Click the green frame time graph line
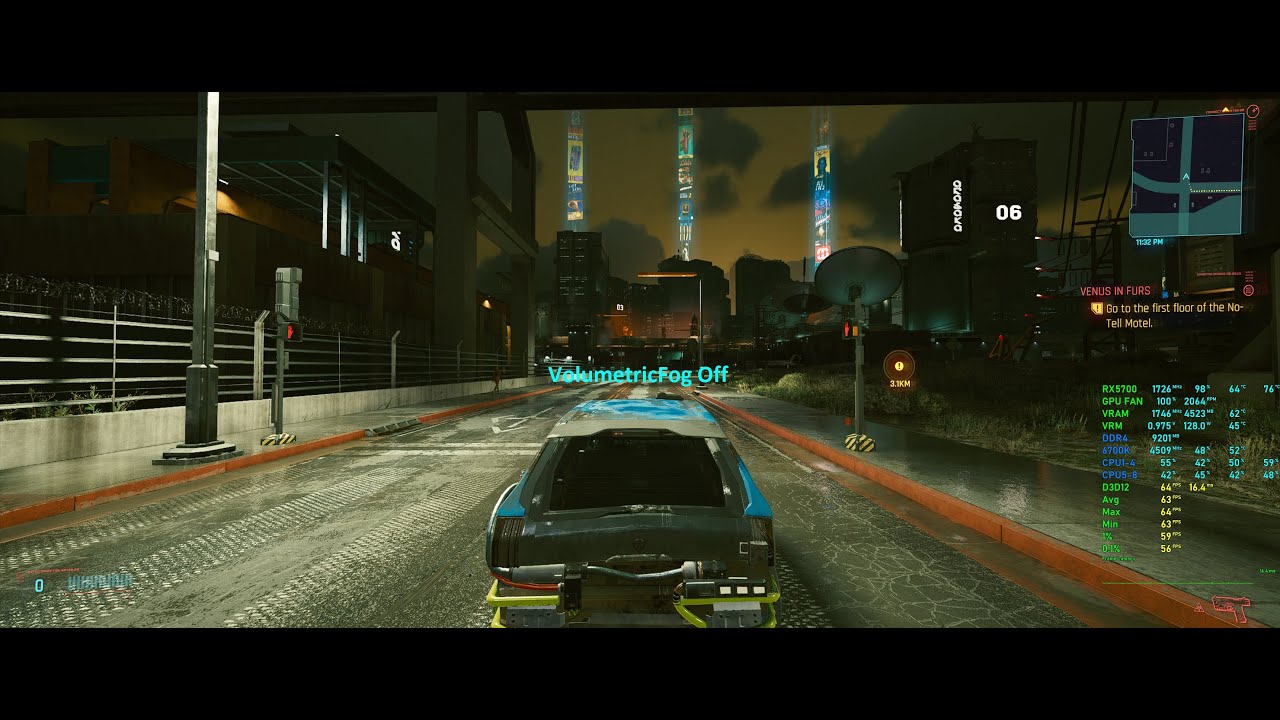This screenshot has height=720, width=1280. [1180, 585]
